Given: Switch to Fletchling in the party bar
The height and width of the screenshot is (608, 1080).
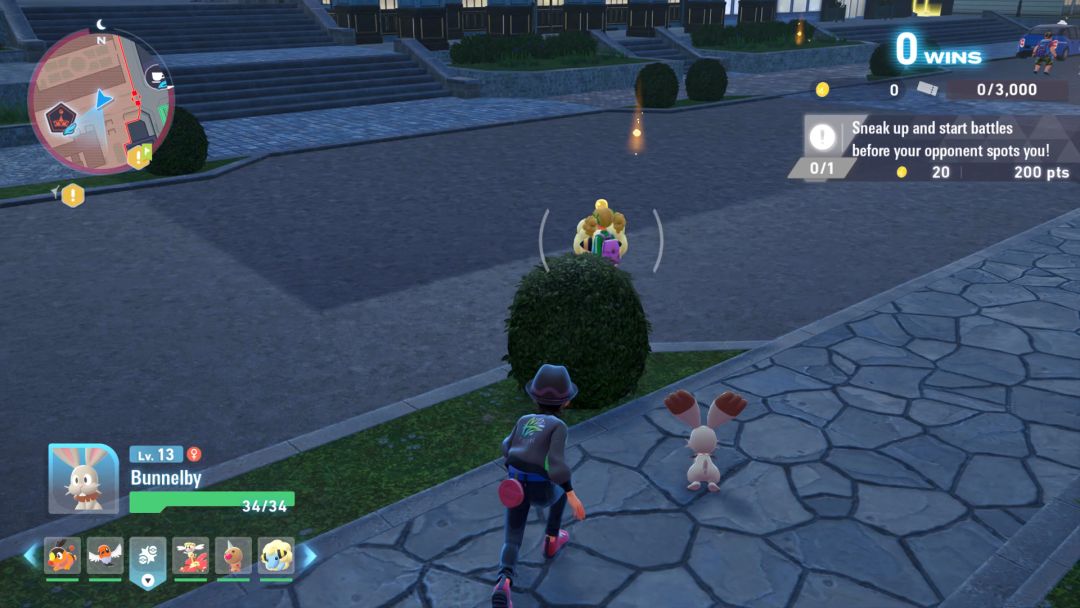Looking at the screenshot, I should (105, 557).
